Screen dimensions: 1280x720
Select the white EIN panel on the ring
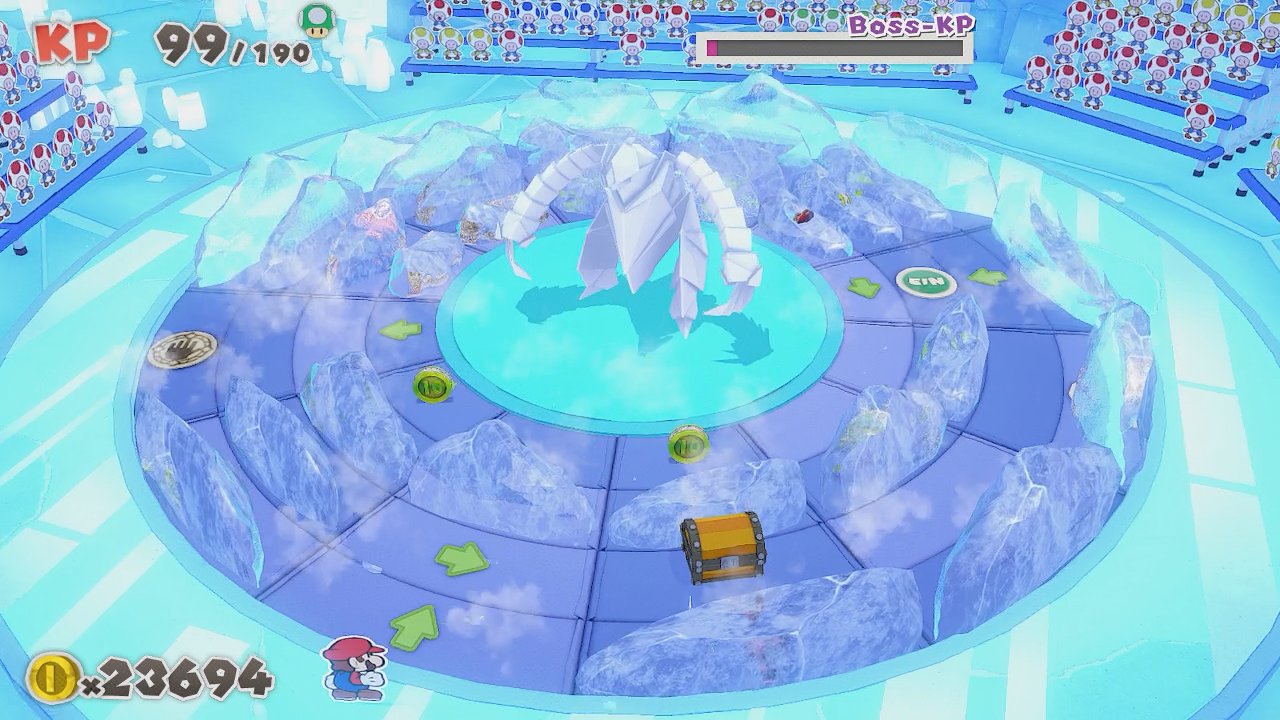click(925, 282)
